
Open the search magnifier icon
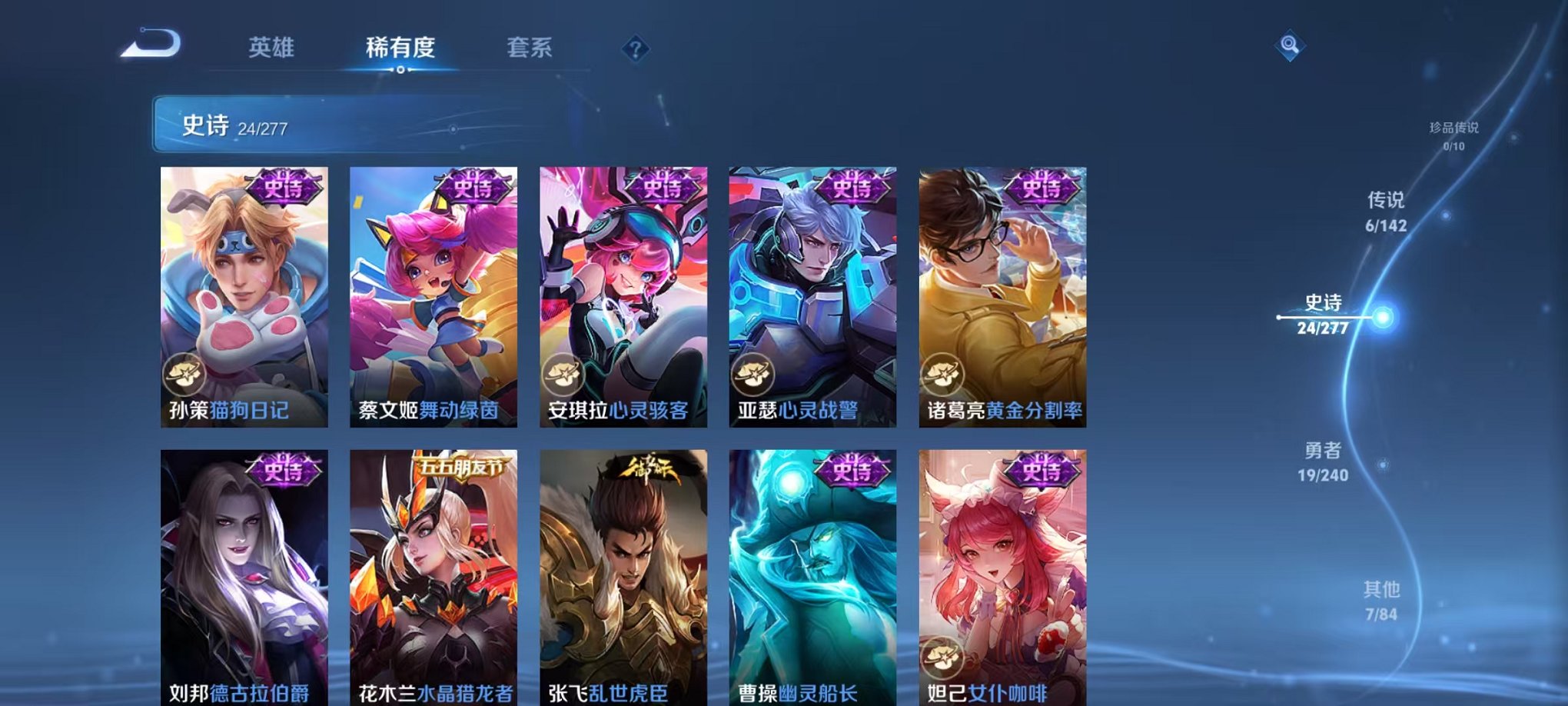[x=1291, y=45]
